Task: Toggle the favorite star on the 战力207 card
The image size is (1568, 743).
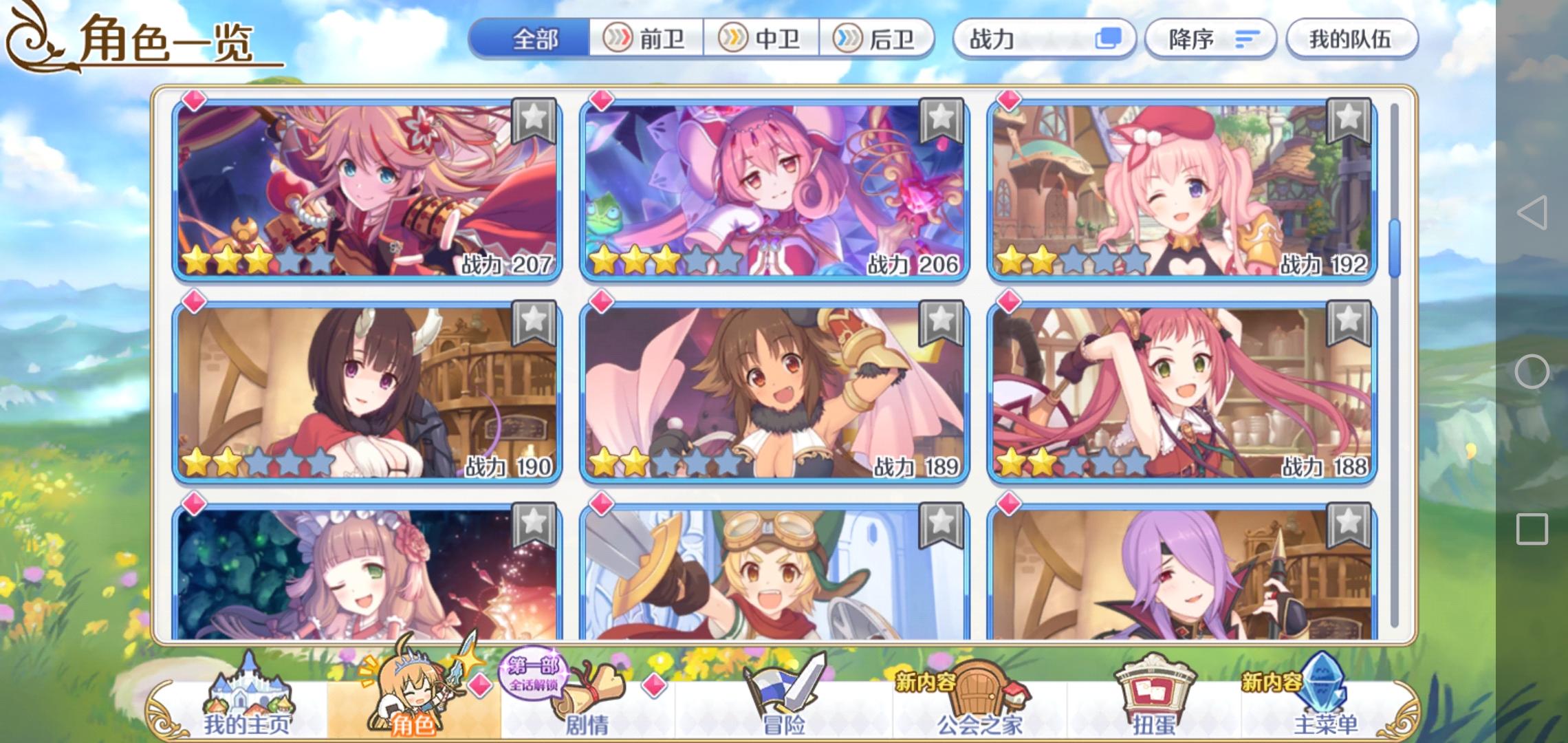Action: pos(534,118)
